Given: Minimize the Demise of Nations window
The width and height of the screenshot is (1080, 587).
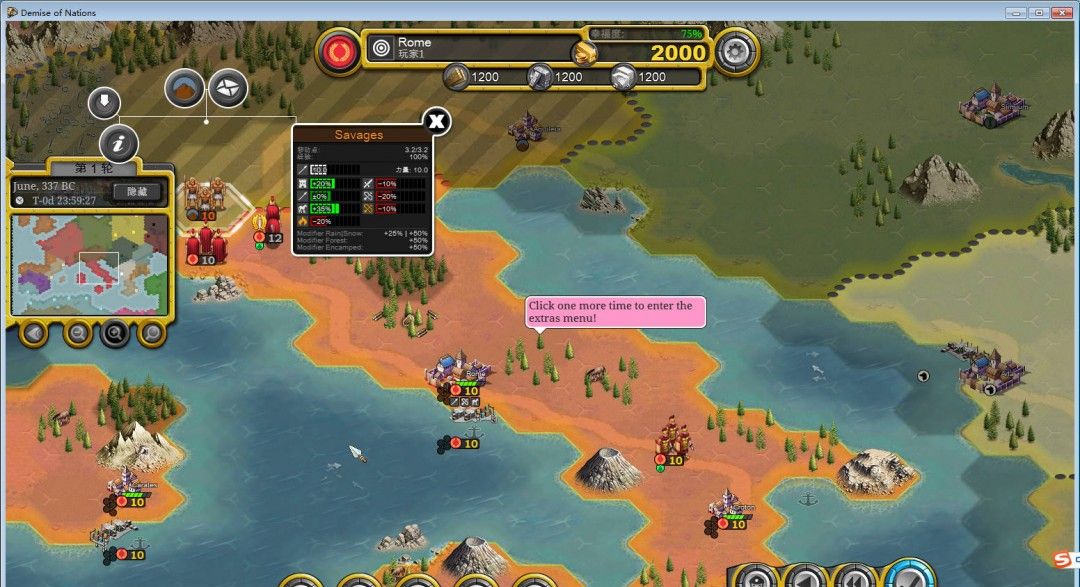Looking at the screenshot, I should click(1015, 12).
